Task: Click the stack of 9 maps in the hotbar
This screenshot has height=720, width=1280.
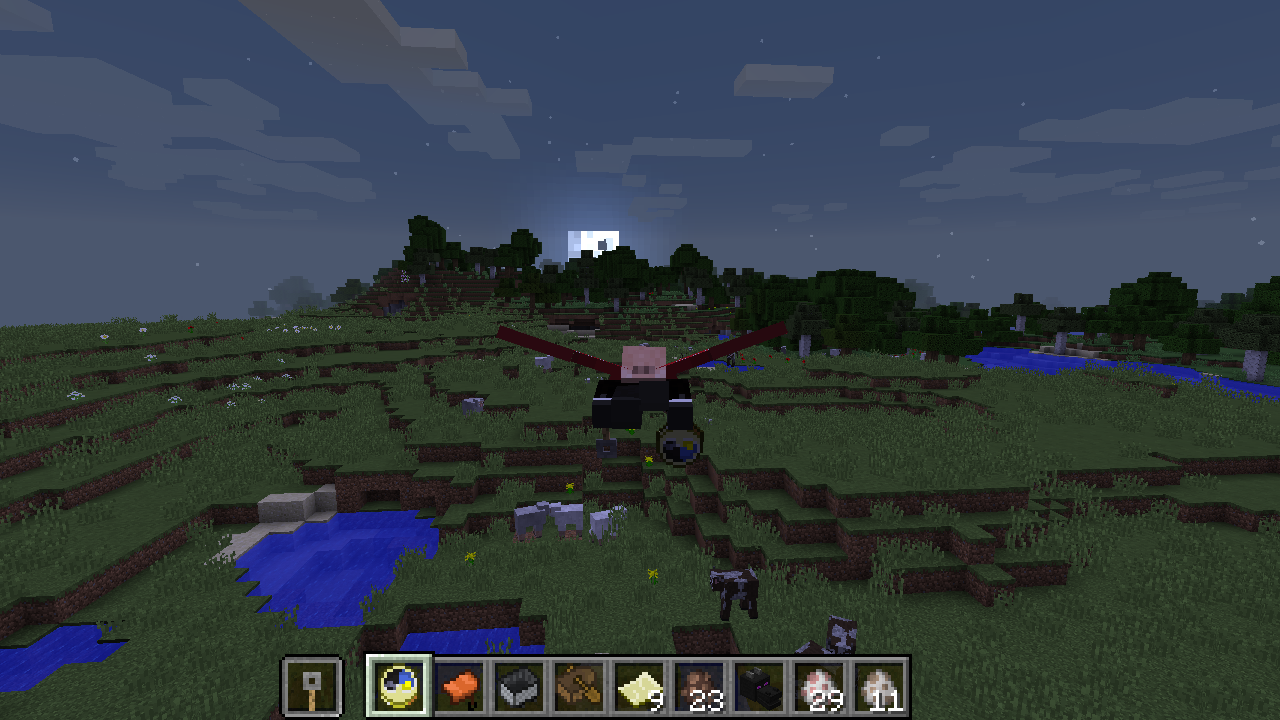Action: pyautogui.click(x=637, y=688)
